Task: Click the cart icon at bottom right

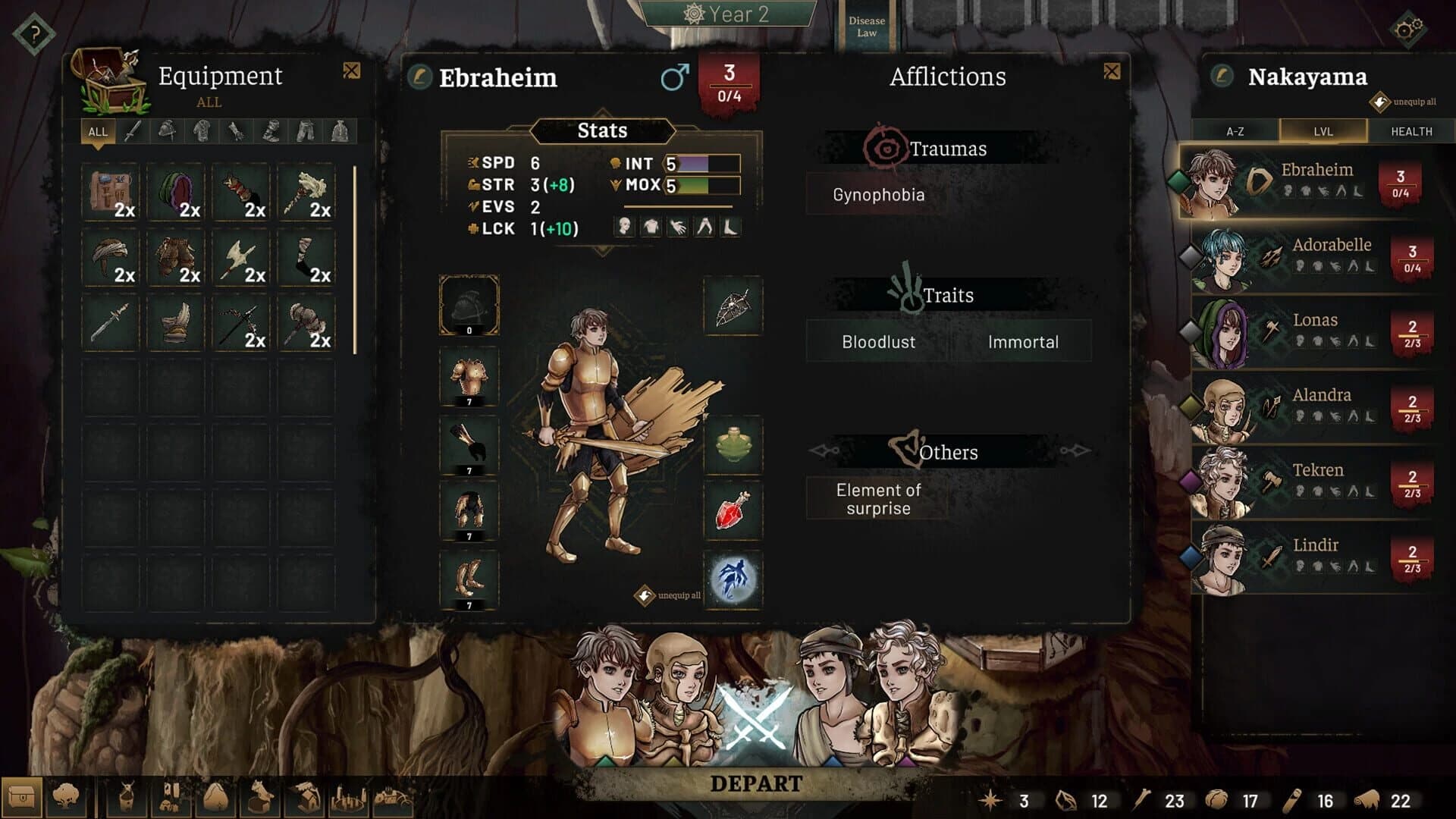Action: coord(392,796)
